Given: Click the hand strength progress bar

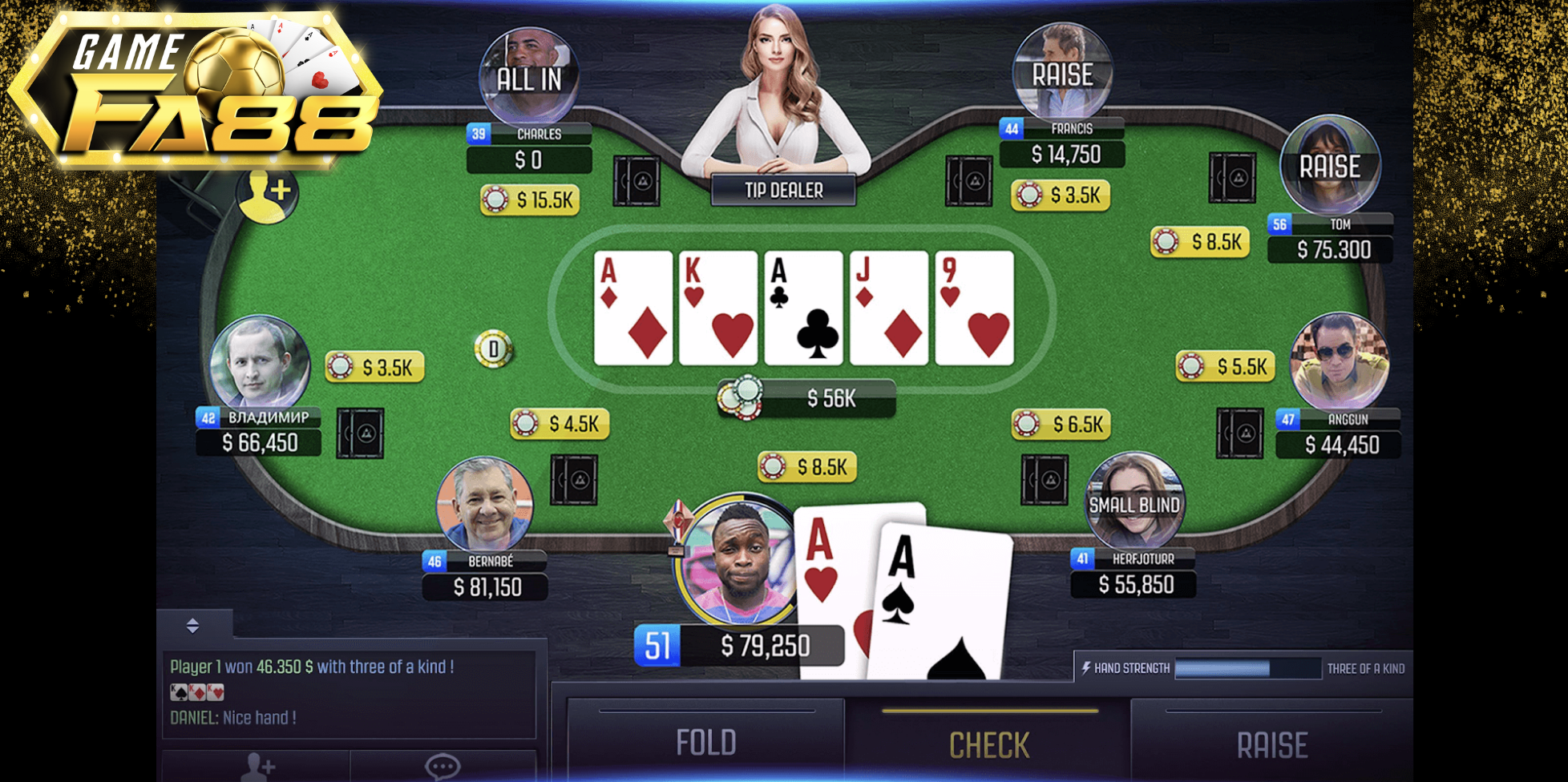Looking at the screenshot, I should 1247,667.
